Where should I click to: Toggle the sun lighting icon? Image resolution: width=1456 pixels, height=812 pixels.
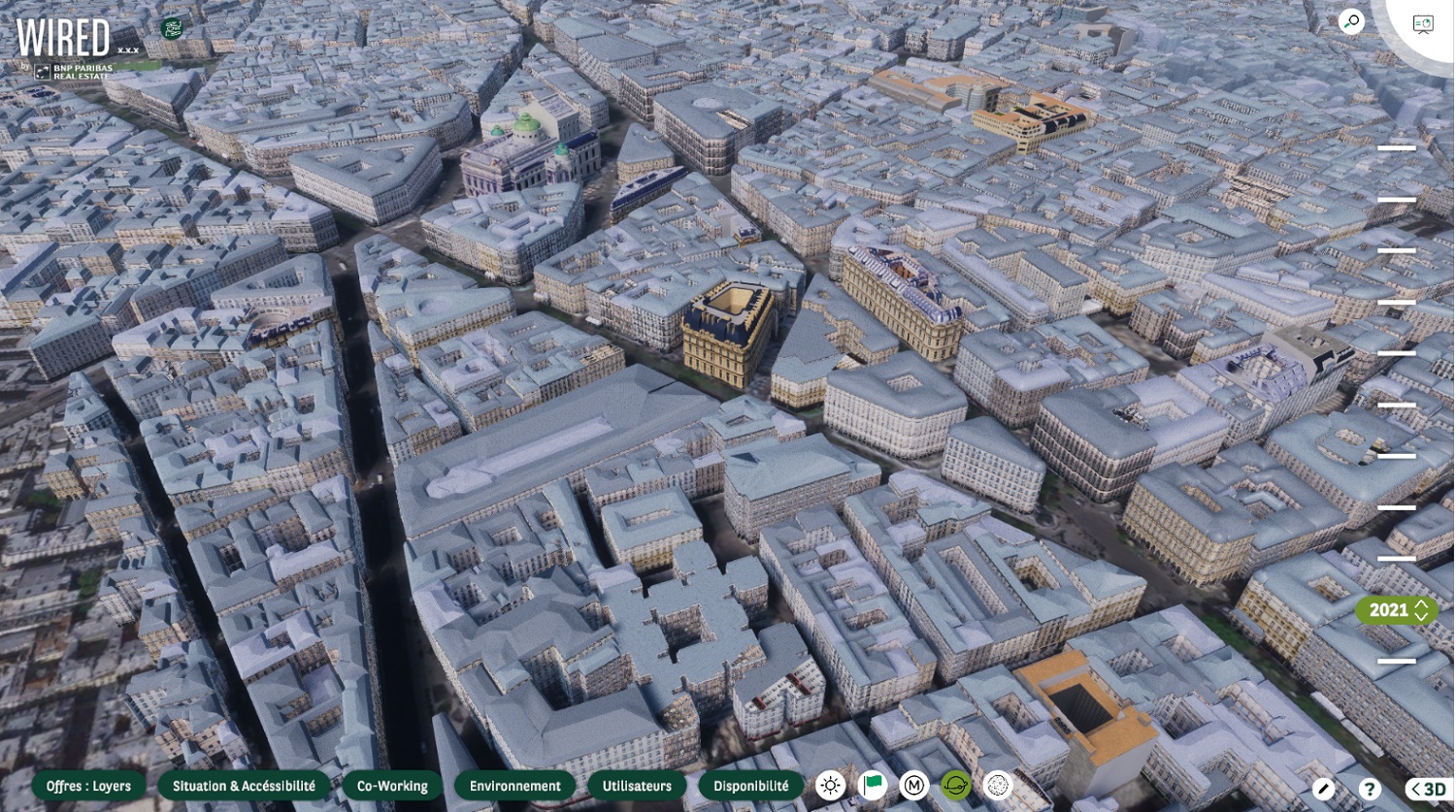click(x=830, y=786)
